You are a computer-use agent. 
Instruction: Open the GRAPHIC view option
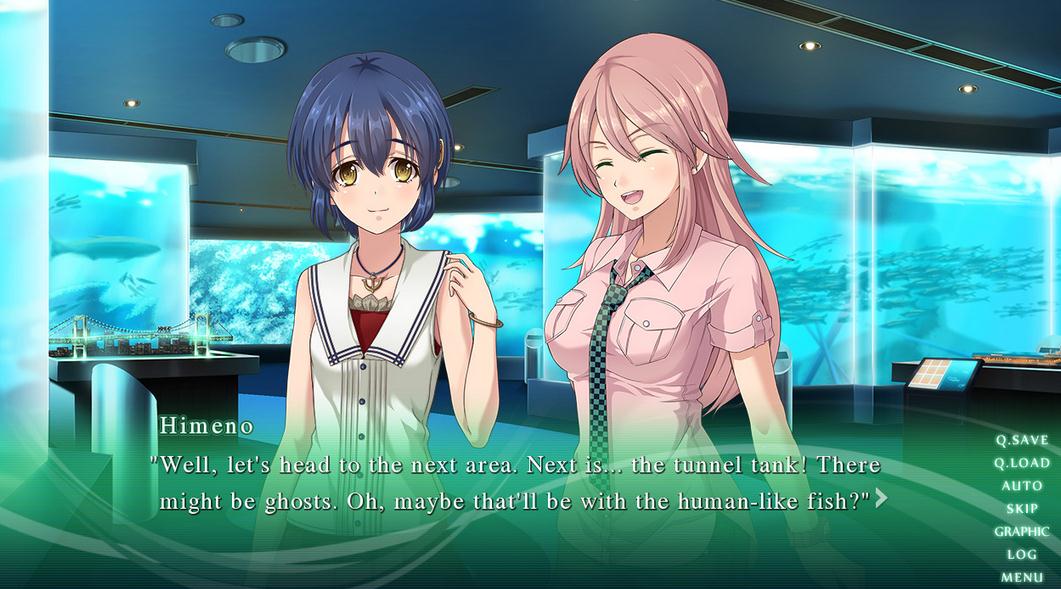(1021, 532)
